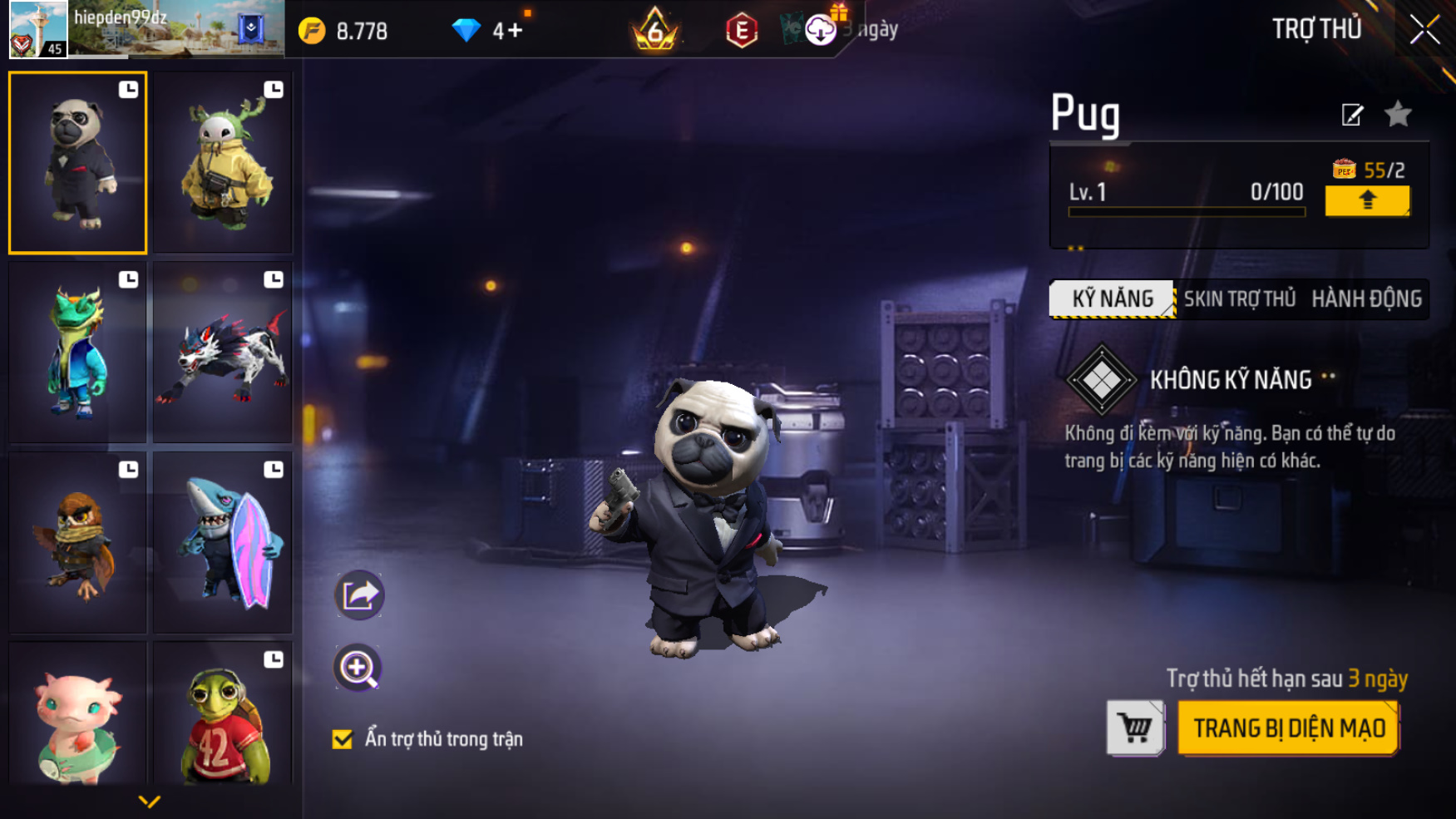Viewport: 1456px width, 819px height.
Task: Open the Skin Trợ Thủ tab
Action: click(x=1239, y=299)
